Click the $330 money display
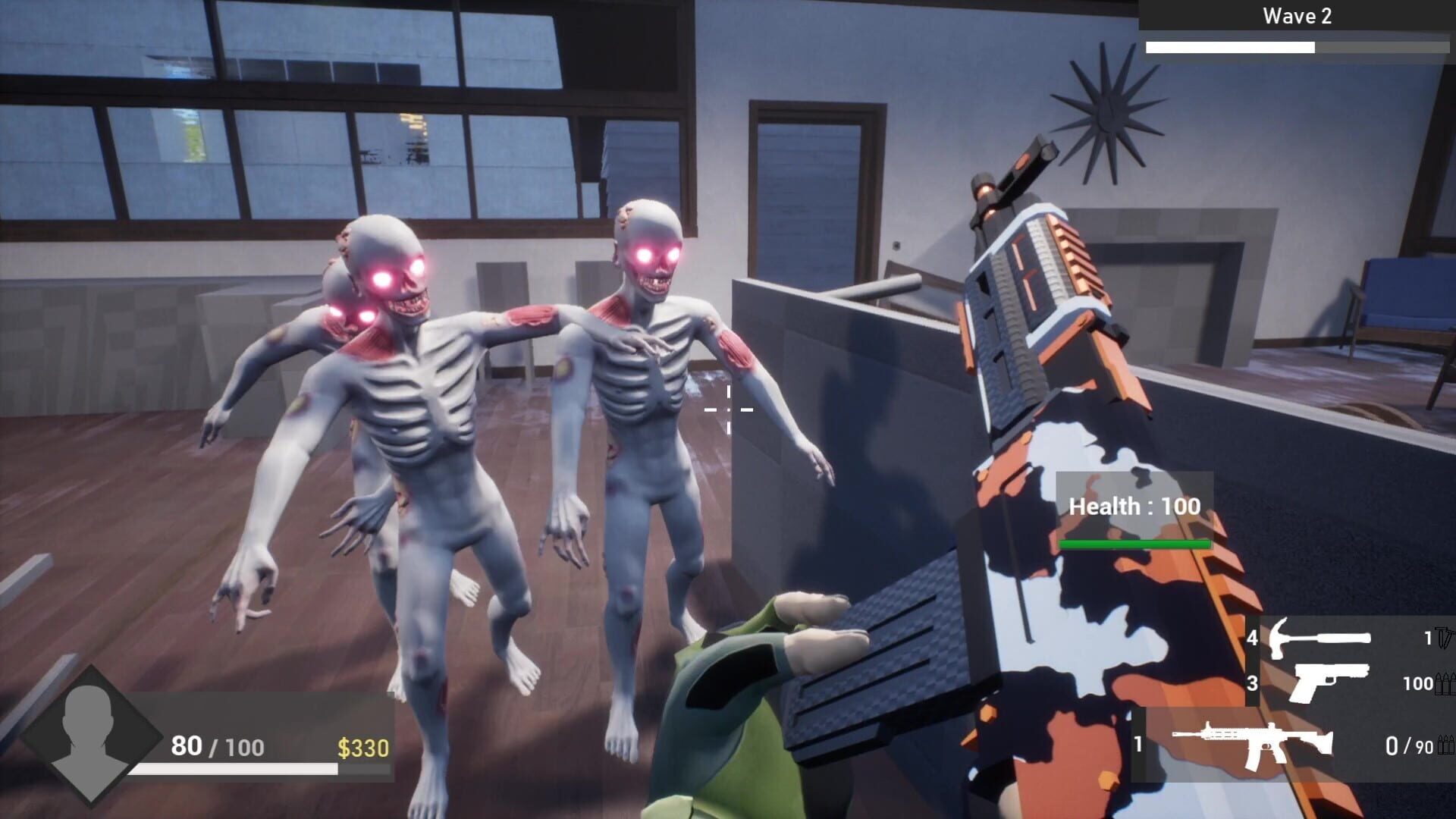The image size is (1456, 819). click(362, 749)
